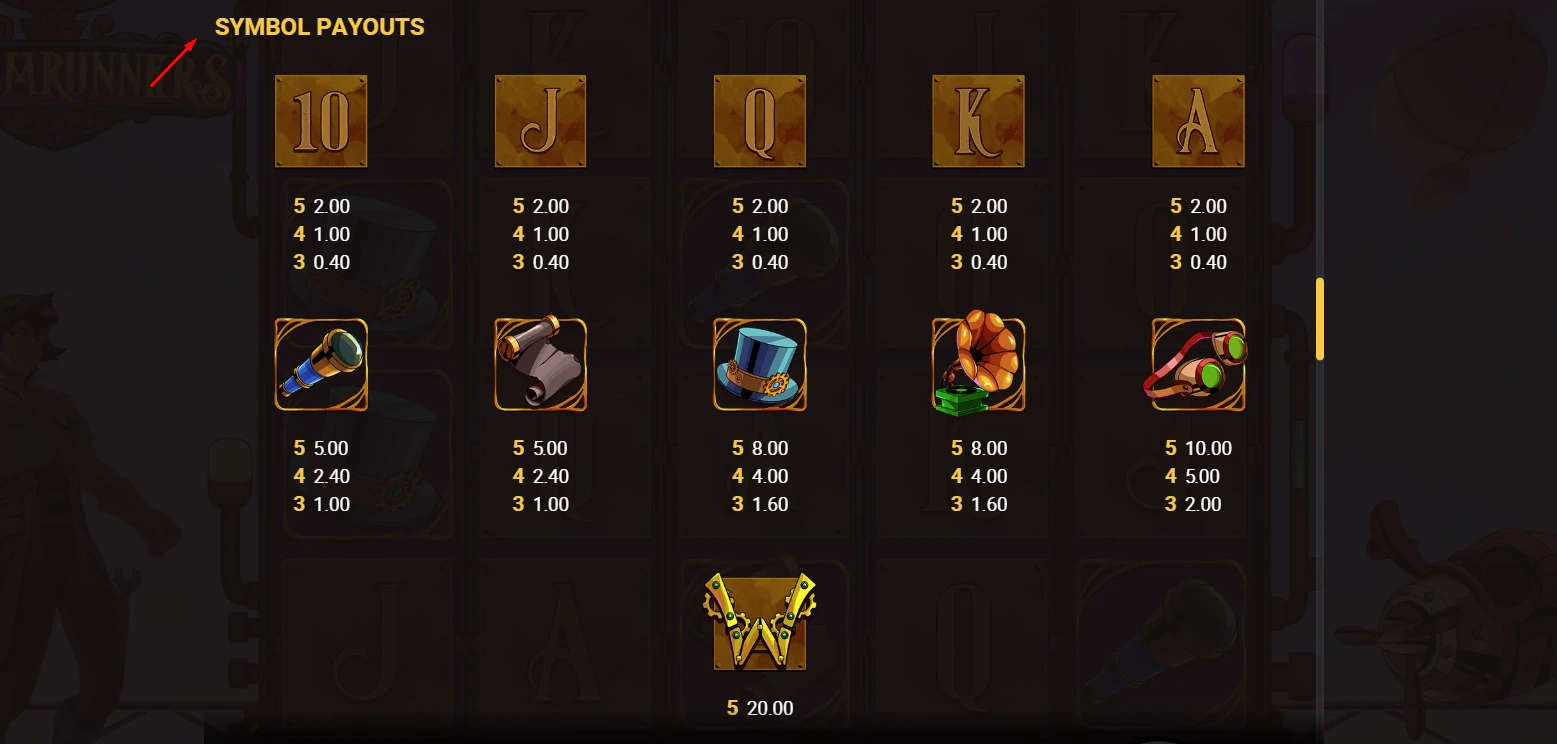This screenshot has width=1557, height=744.
Task: Select the Q card symbol tile
Action: click(x=759, y=121)
